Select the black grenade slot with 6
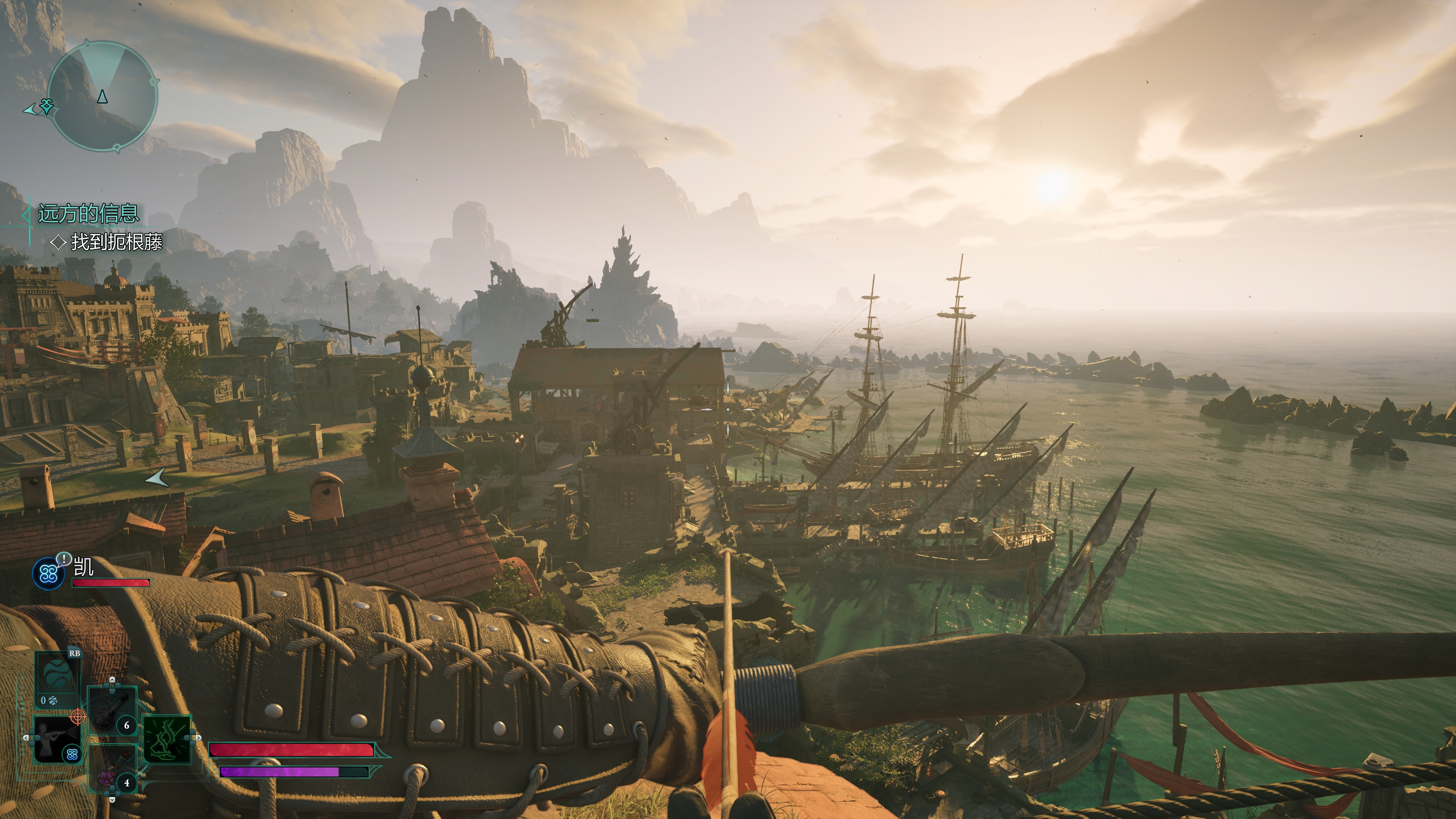This screenshot has width=1456, height=819. (x=112, y=711)
